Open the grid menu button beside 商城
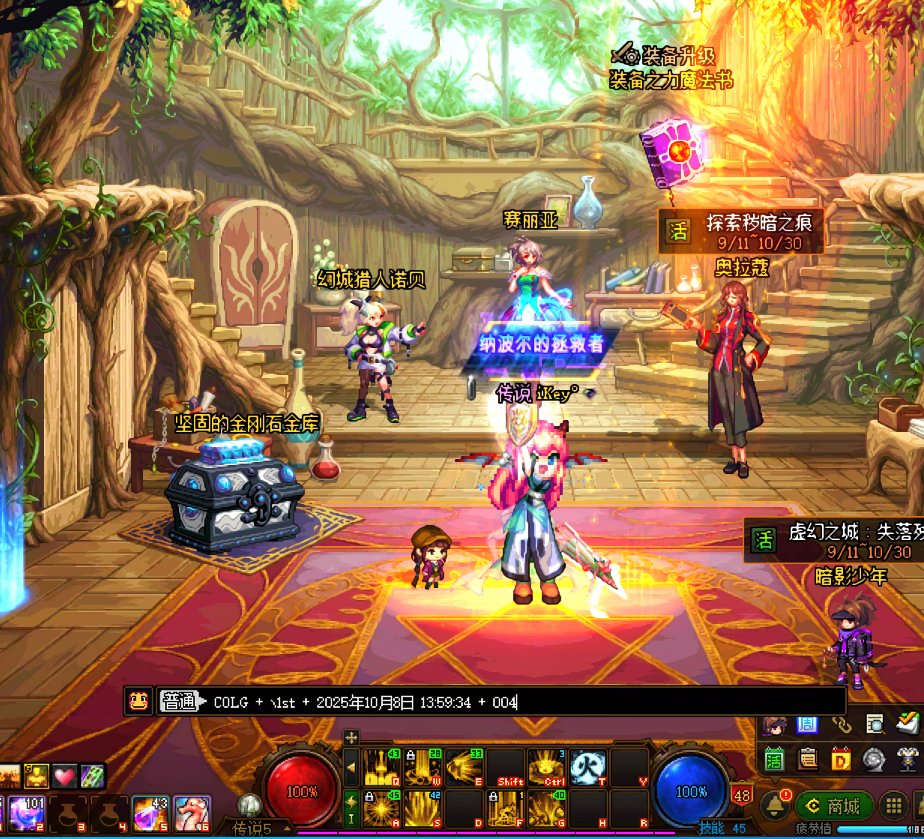This screenshot has width=924, height=839. click(x=894, y=806)
